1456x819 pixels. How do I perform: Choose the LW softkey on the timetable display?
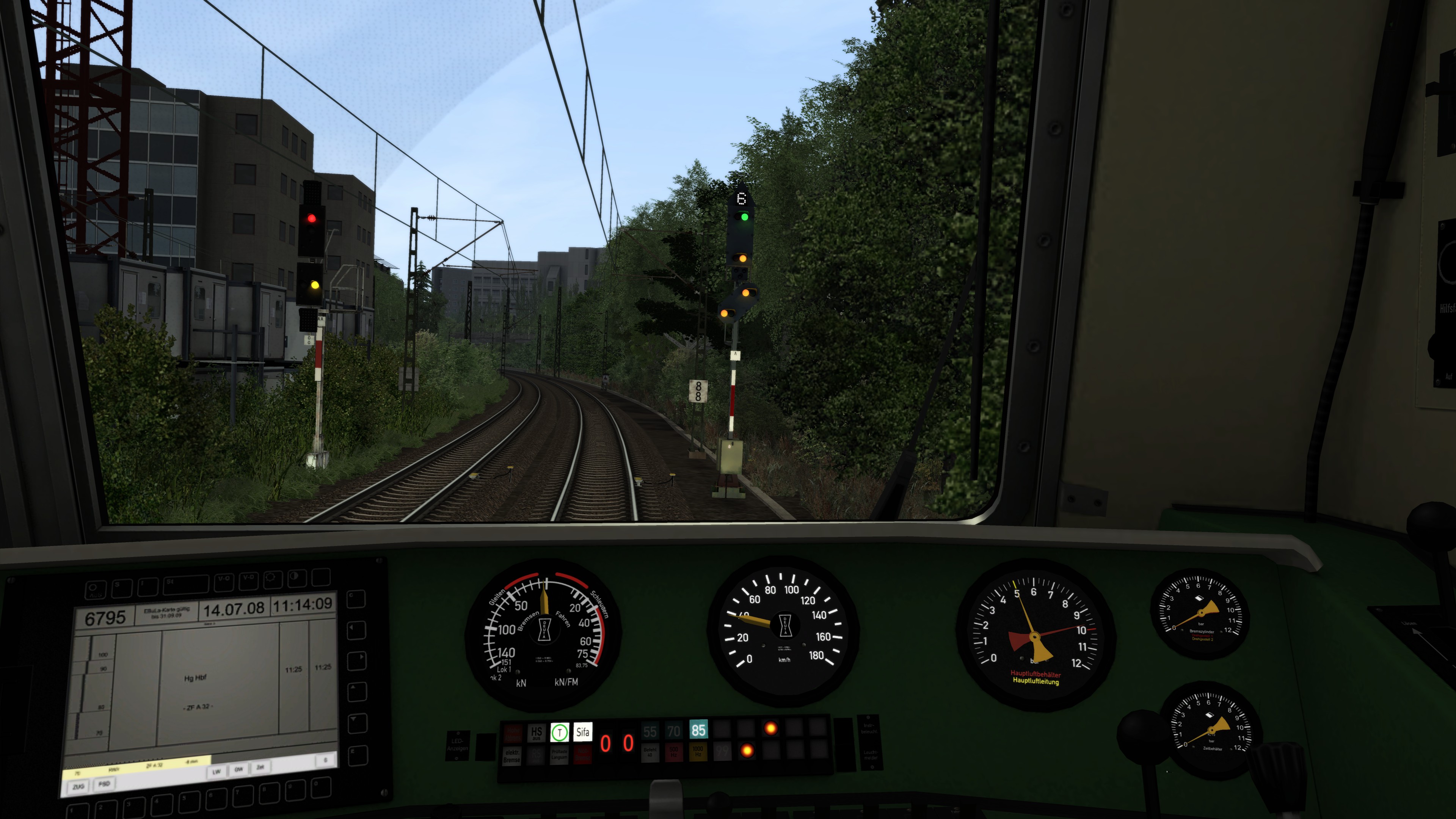click(x=216, y=772)
